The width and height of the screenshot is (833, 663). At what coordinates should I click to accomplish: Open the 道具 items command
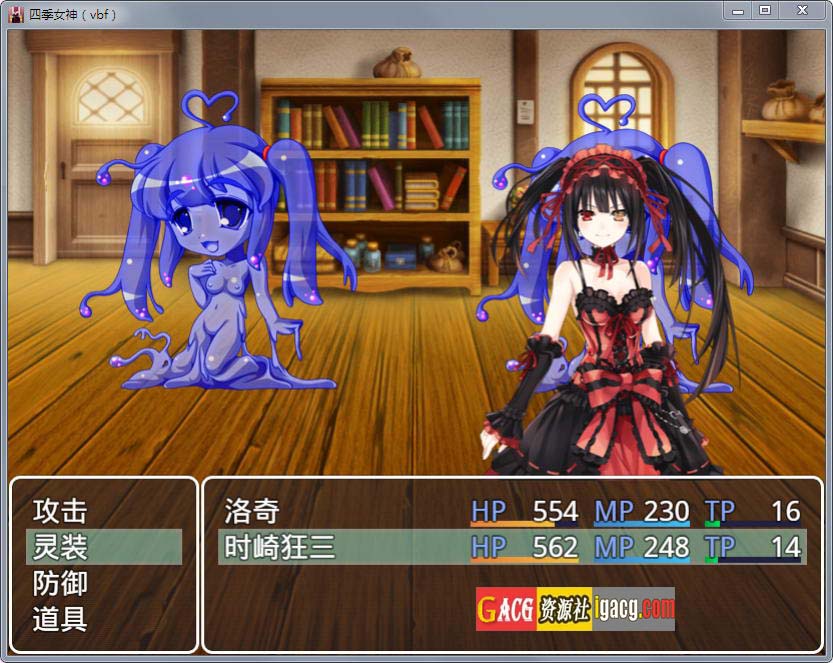(x=61, y=619)
